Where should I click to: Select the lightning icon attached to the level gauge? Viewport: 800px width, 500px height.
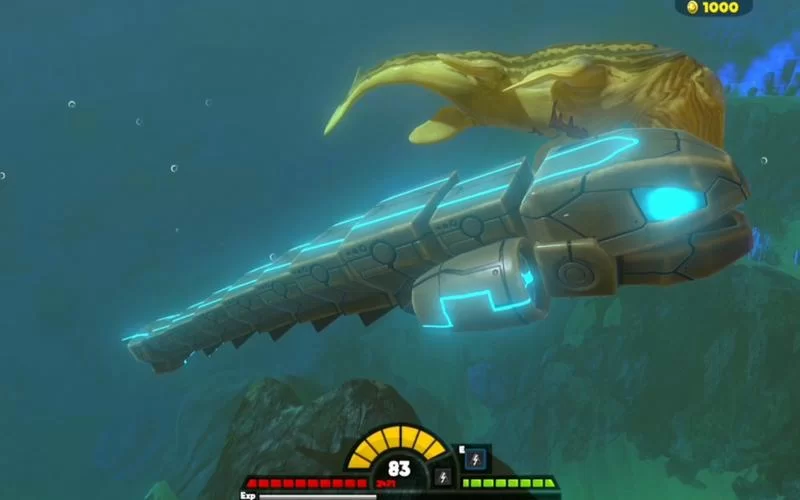pos(441,477)
